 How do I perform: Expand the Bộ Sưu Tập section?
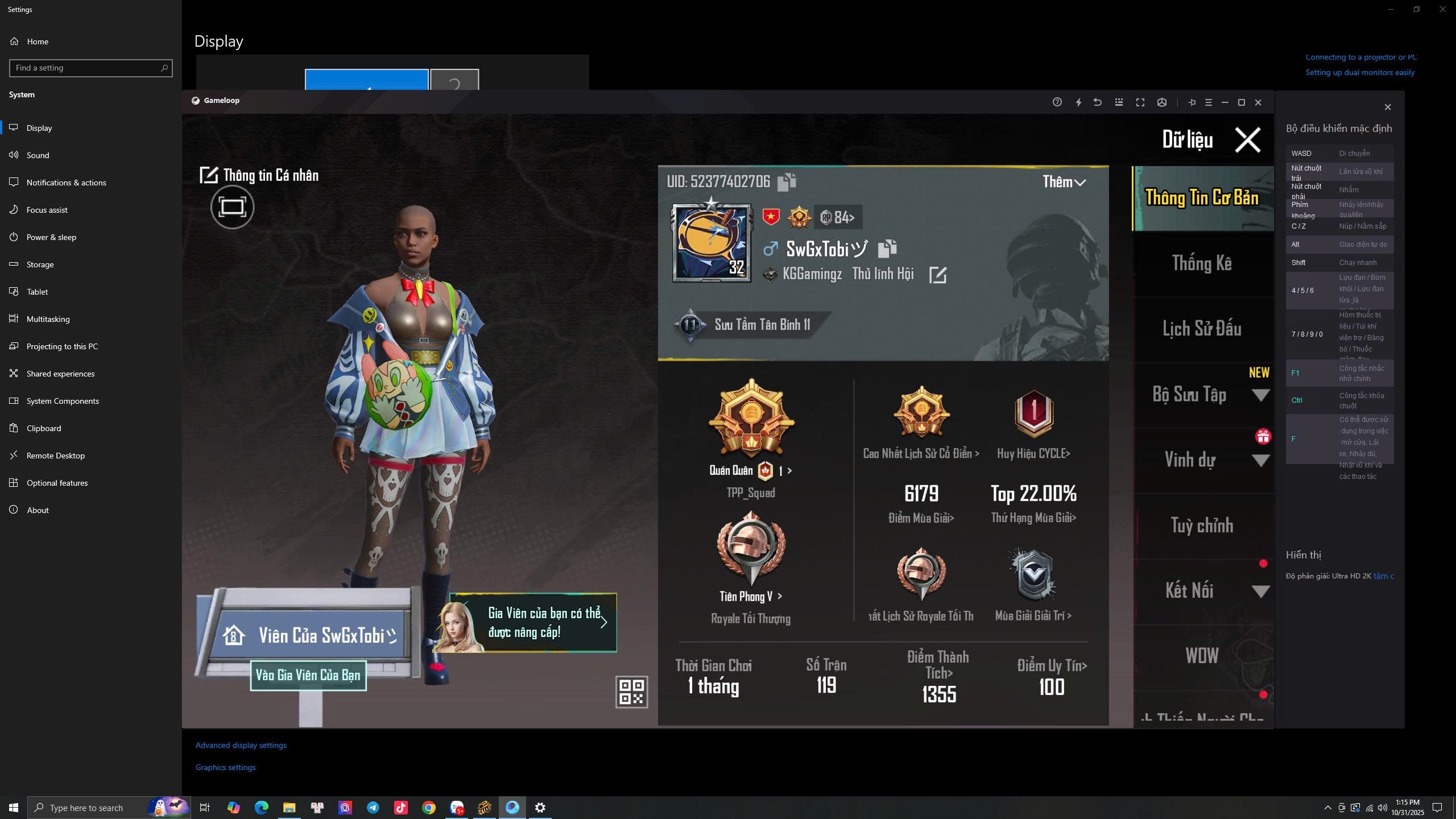[1260, 395]
